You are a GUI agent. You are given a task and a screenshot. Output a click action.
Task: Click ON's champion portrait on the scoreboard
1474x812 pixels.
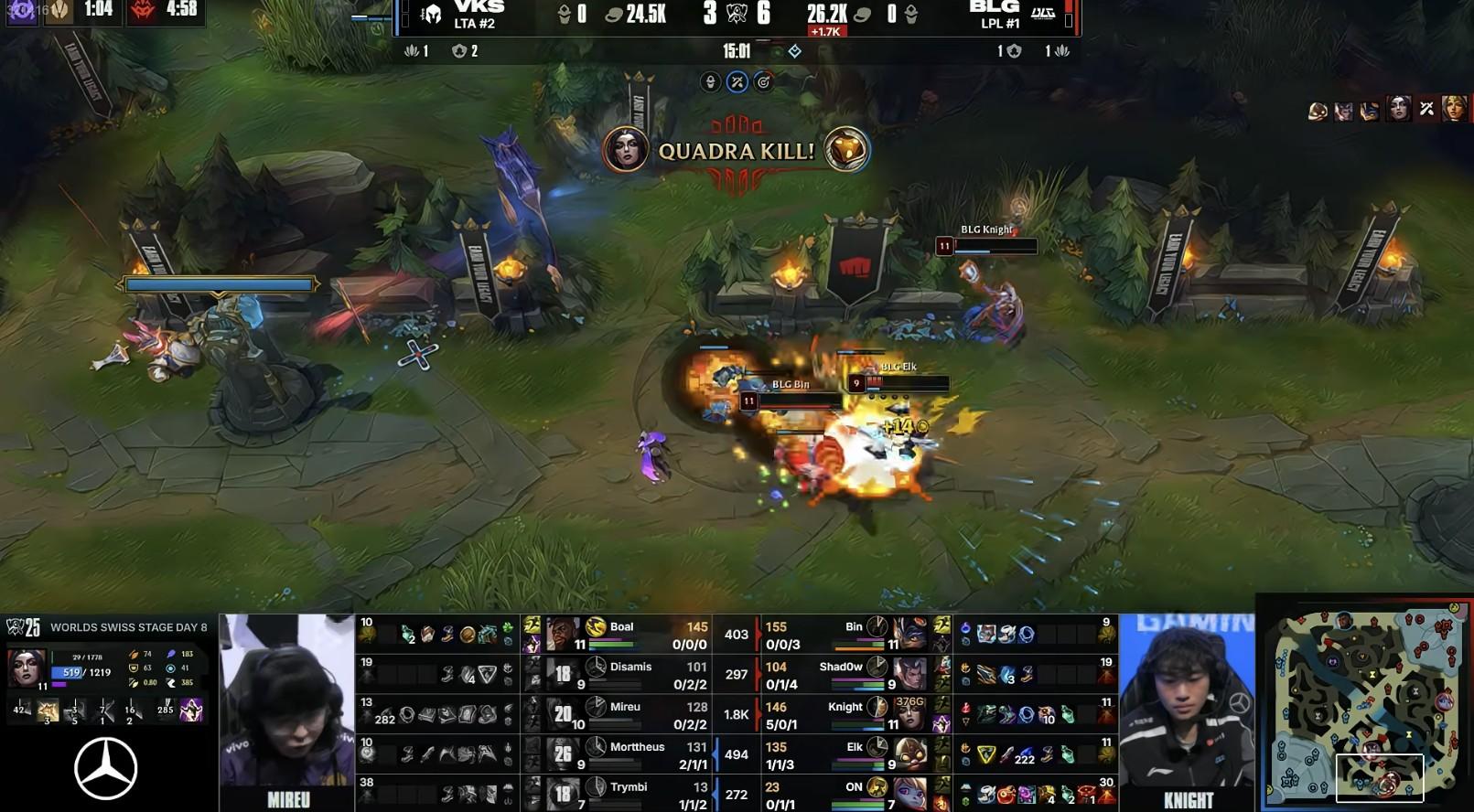(x=910, y=793)
